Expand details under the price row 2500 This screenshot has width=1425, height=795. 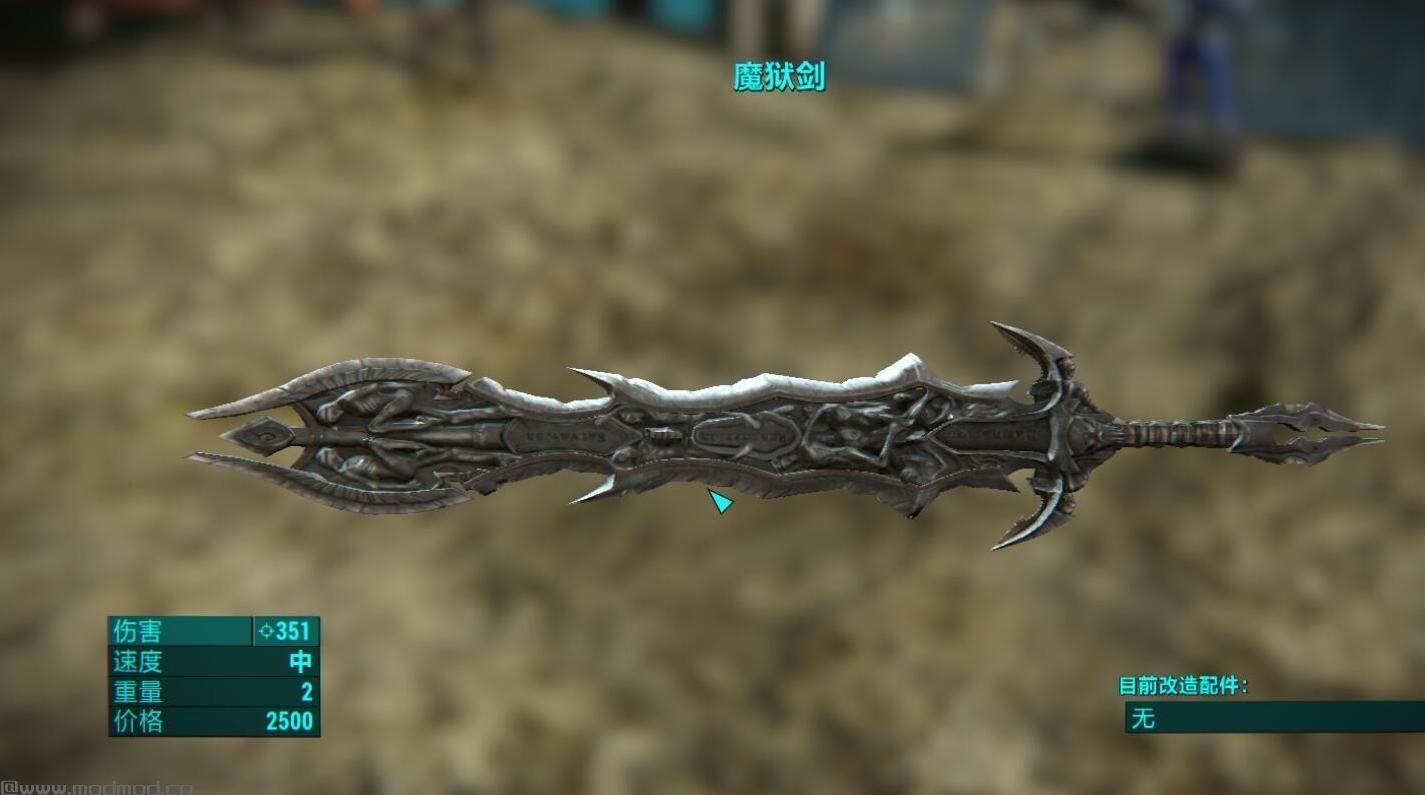[290, 720]
